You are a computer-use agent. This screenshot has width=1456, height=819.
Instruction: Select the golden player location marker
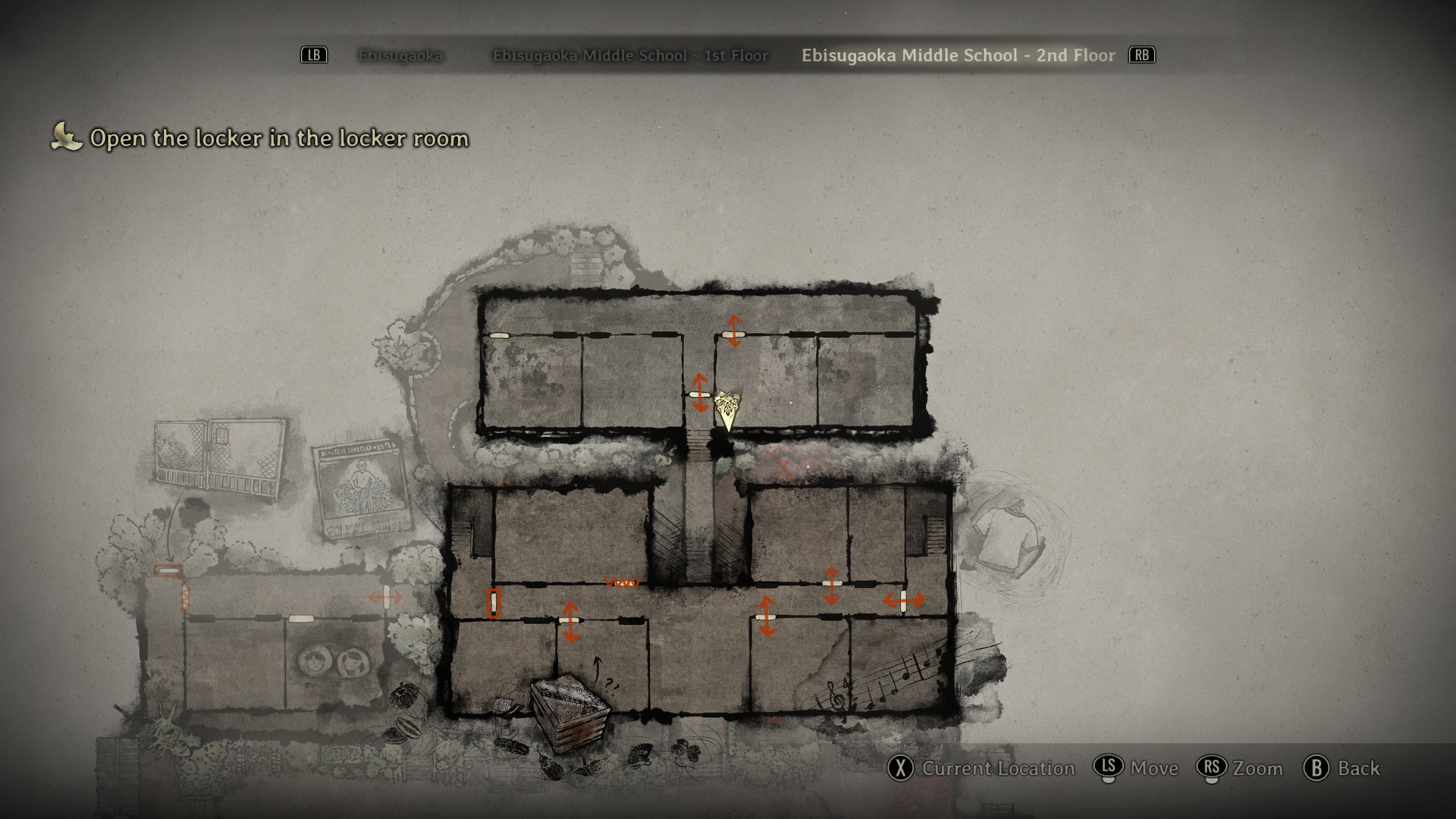[727, 407]
